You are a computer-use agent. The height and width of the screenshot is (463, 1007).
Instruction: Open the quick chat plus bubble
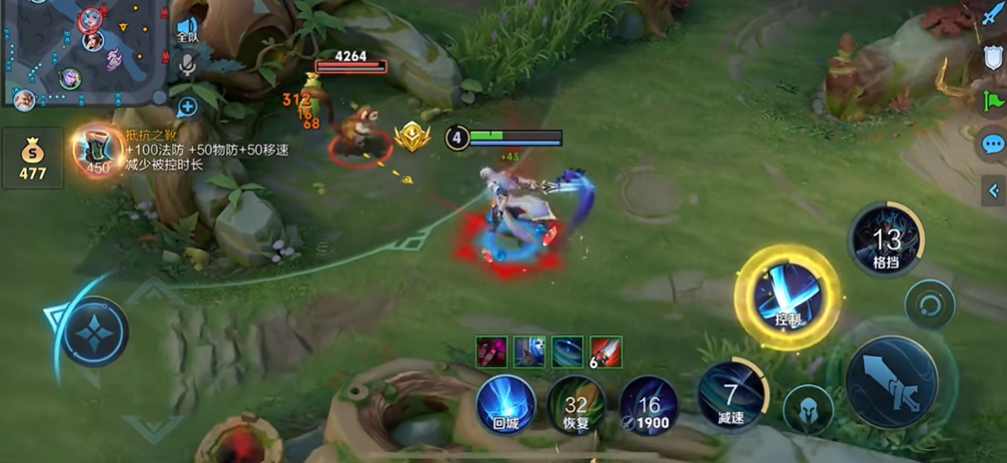[x=187, y=106]
